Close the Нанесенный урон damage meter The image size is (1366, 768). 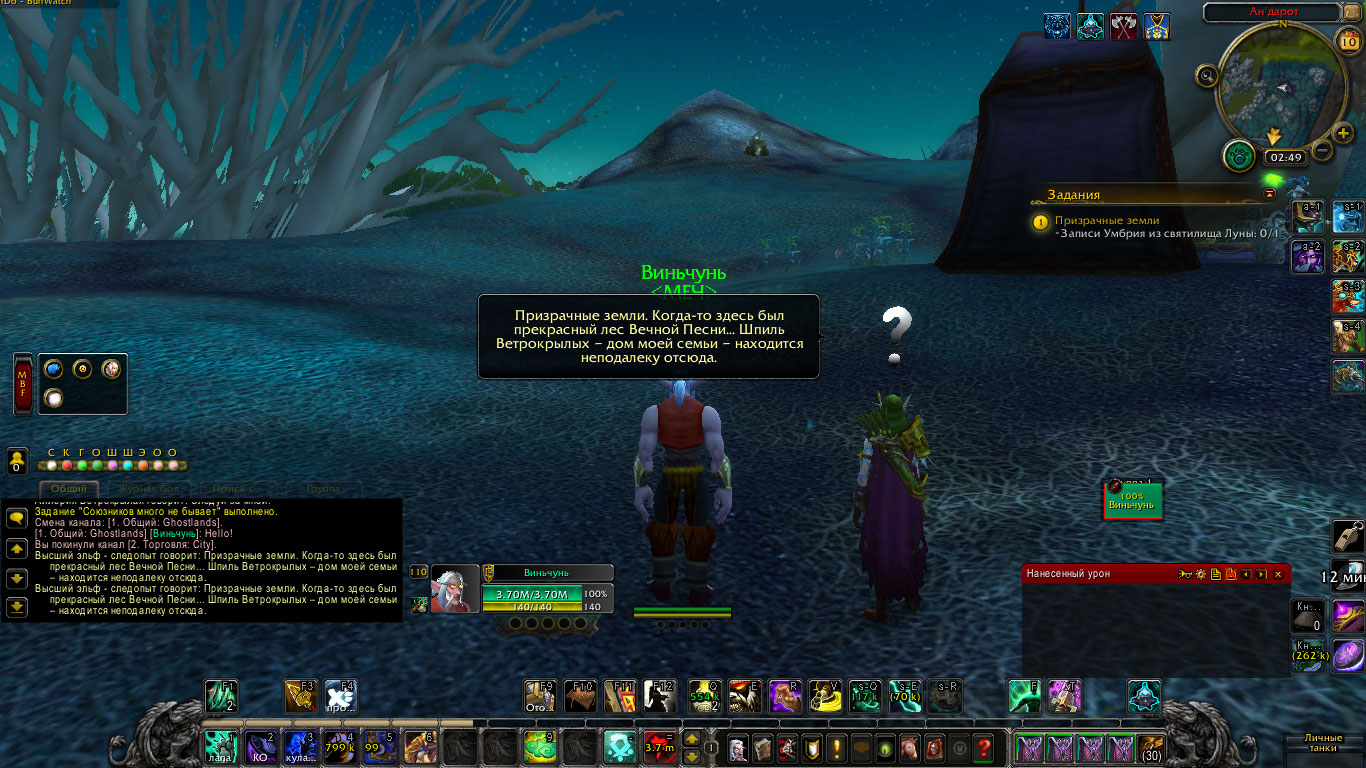tap(1278, 574)
